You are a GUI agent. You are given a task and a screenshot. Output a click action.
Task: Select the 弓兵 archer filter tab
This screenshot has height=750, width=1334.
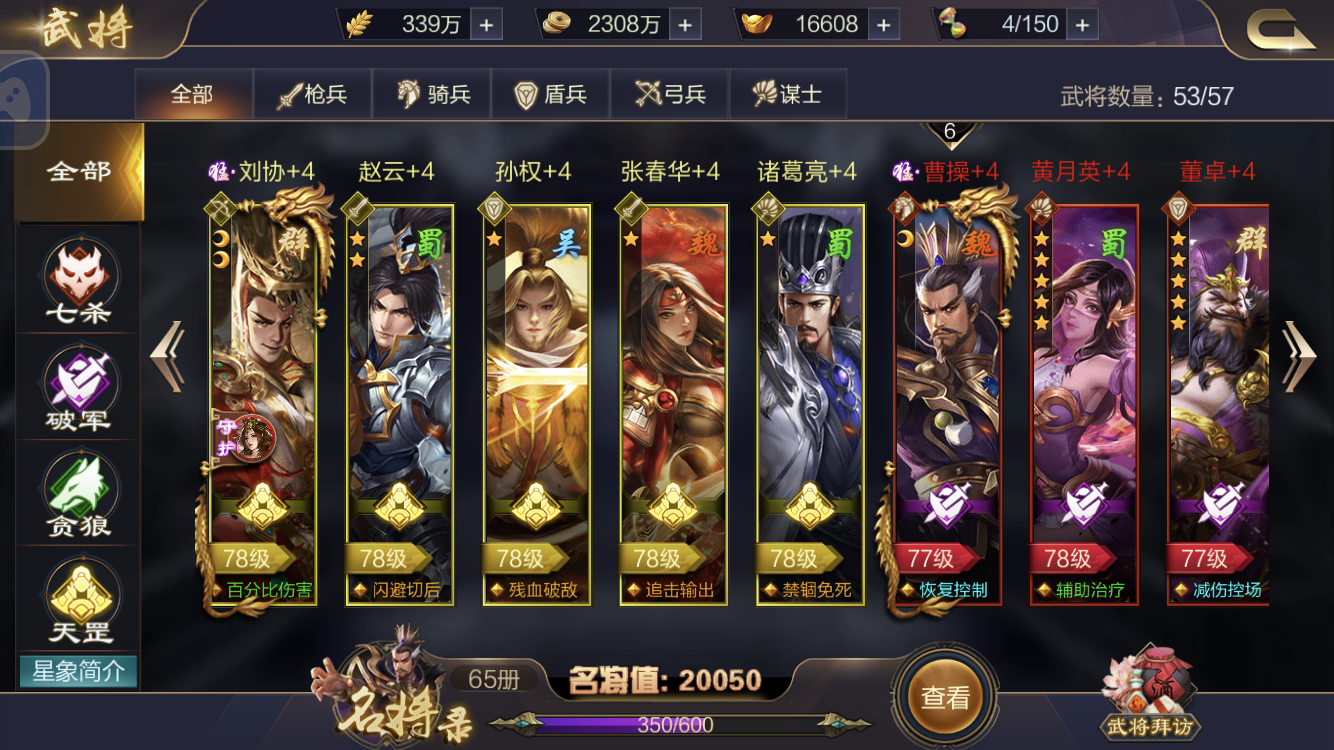pos(671,92)
